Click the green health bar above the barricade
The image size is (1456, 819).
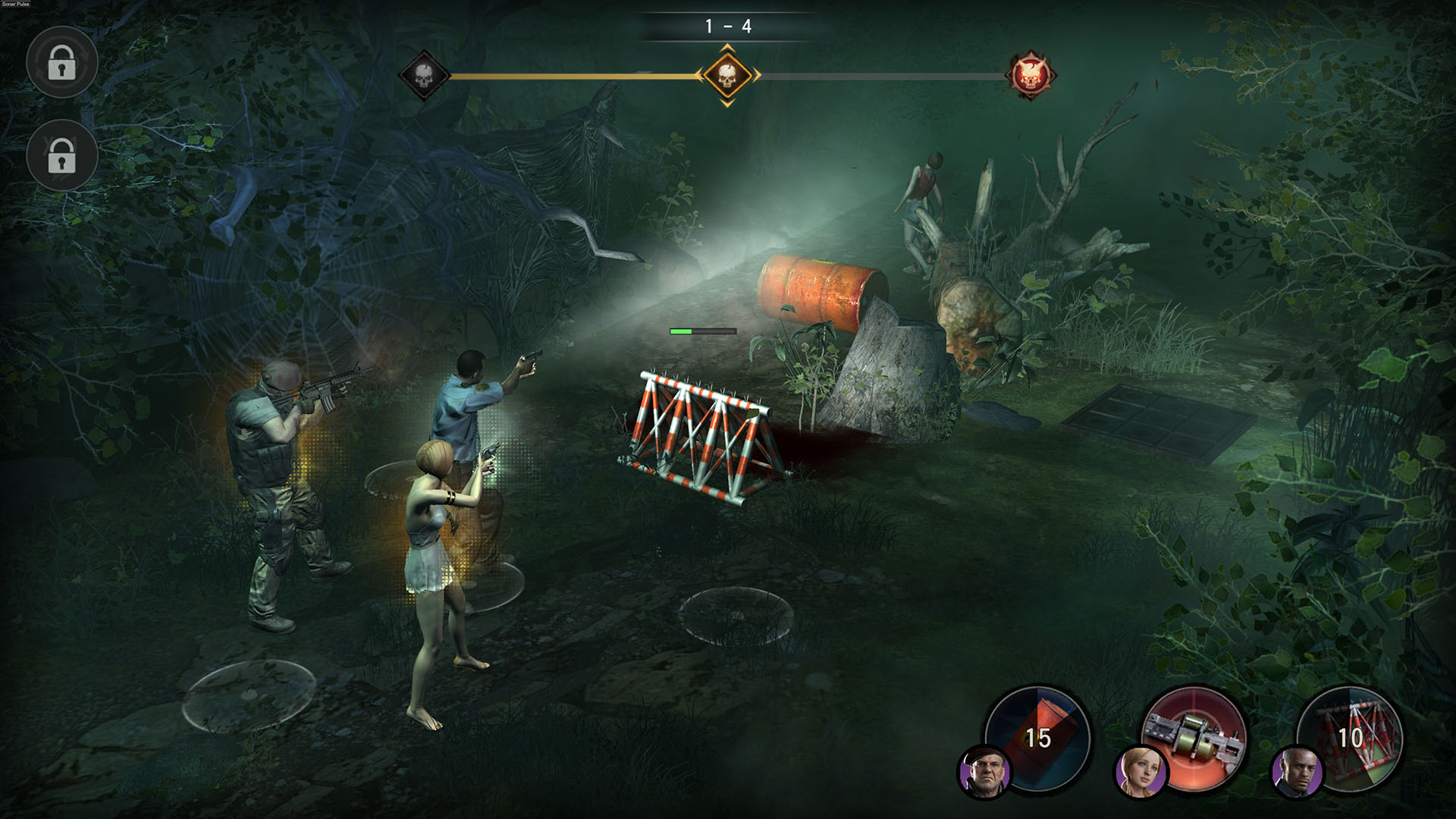tap(701, 331)
